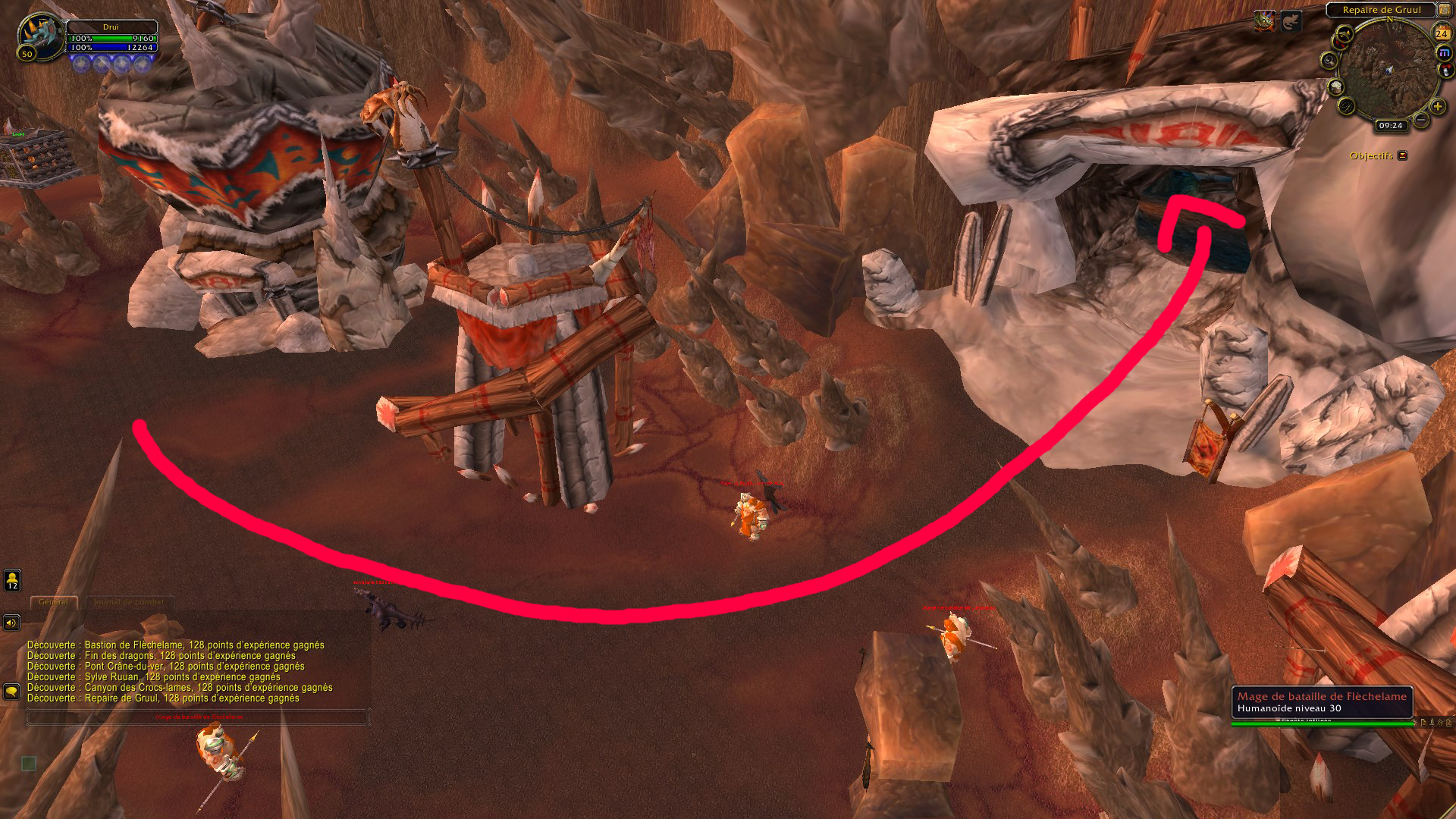Zoom out the minimap with the minus button
The height and width of the screenshot is (819, 1456).
coord(1420,120)
